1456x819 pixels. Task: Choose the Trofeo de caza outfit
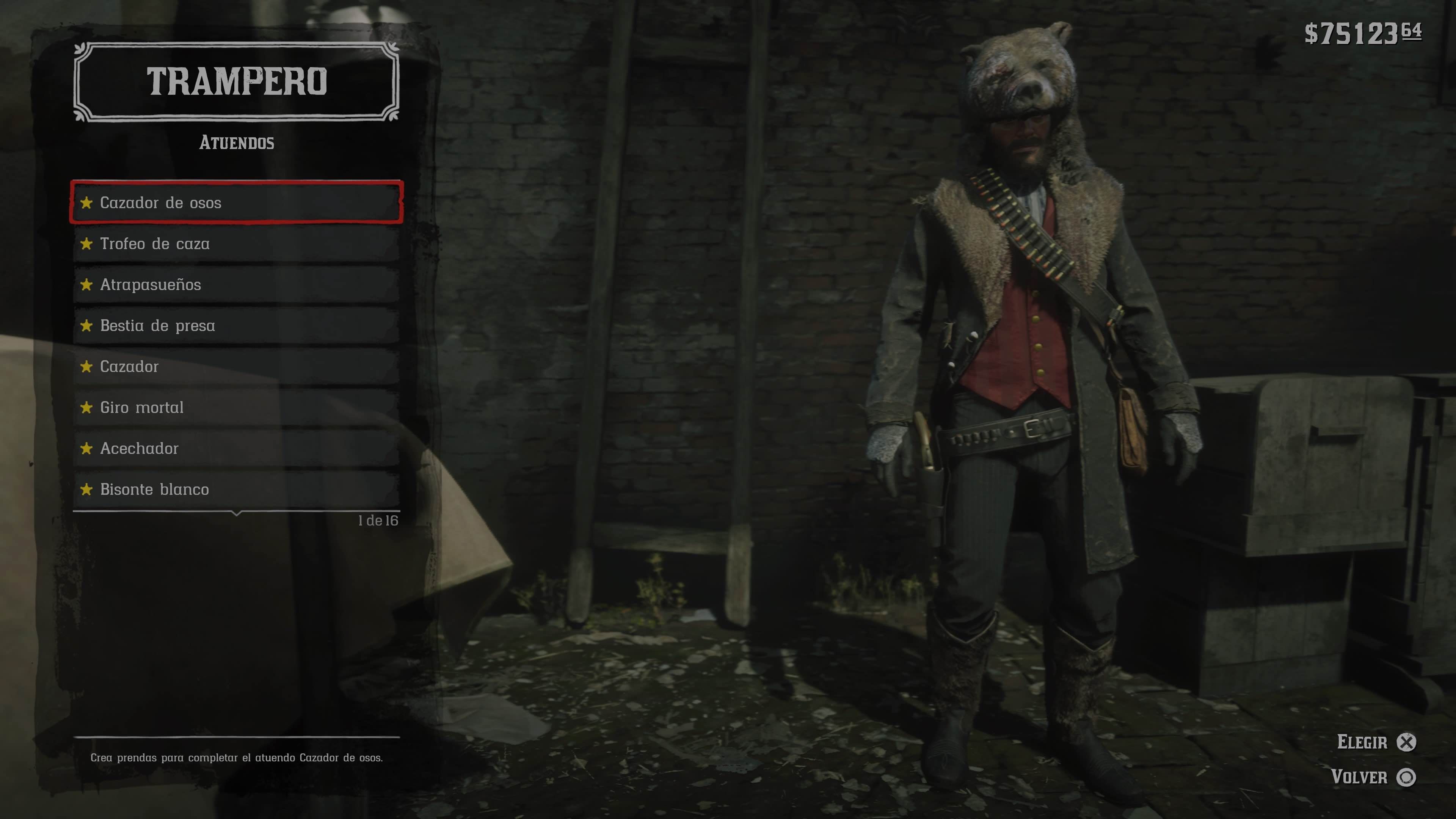point(236,243)
